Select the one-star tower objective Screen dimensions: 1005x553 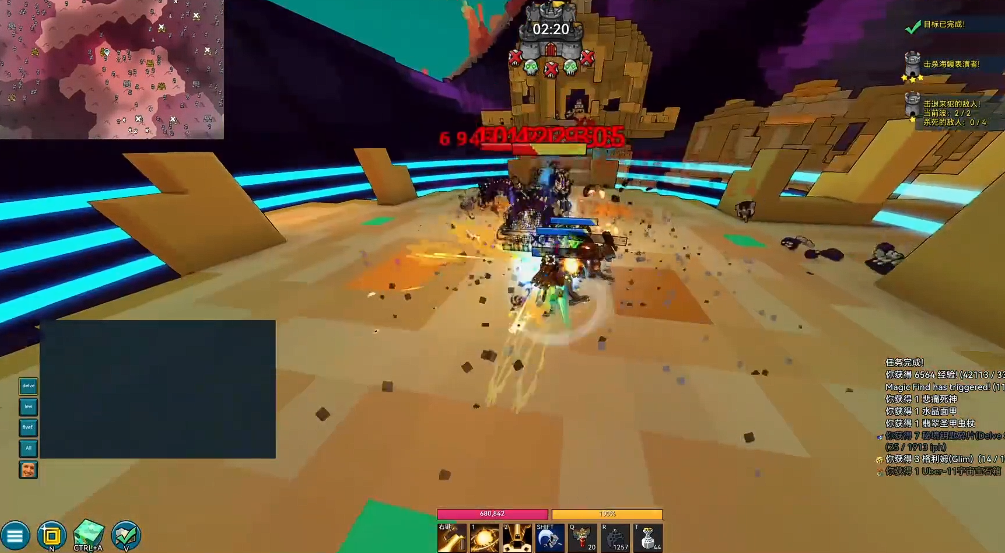click(912, 104)
